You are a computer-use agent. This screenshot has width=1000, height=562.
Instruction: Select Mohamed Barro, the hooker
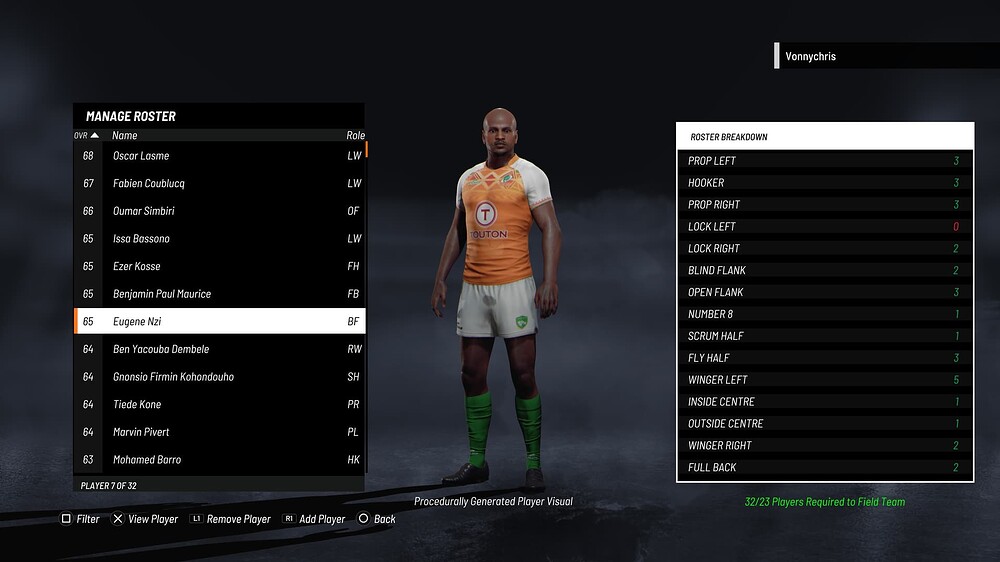coord(219,460)
